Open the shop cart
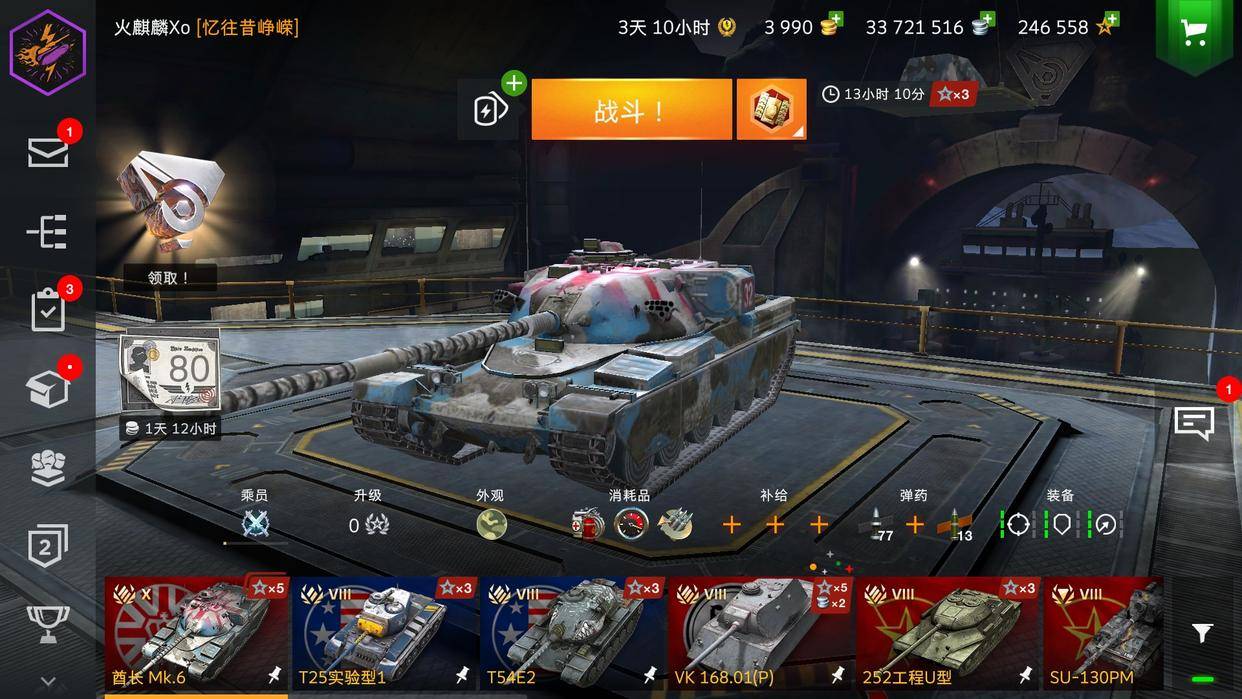1242x699 pixels. (1193, 33)
